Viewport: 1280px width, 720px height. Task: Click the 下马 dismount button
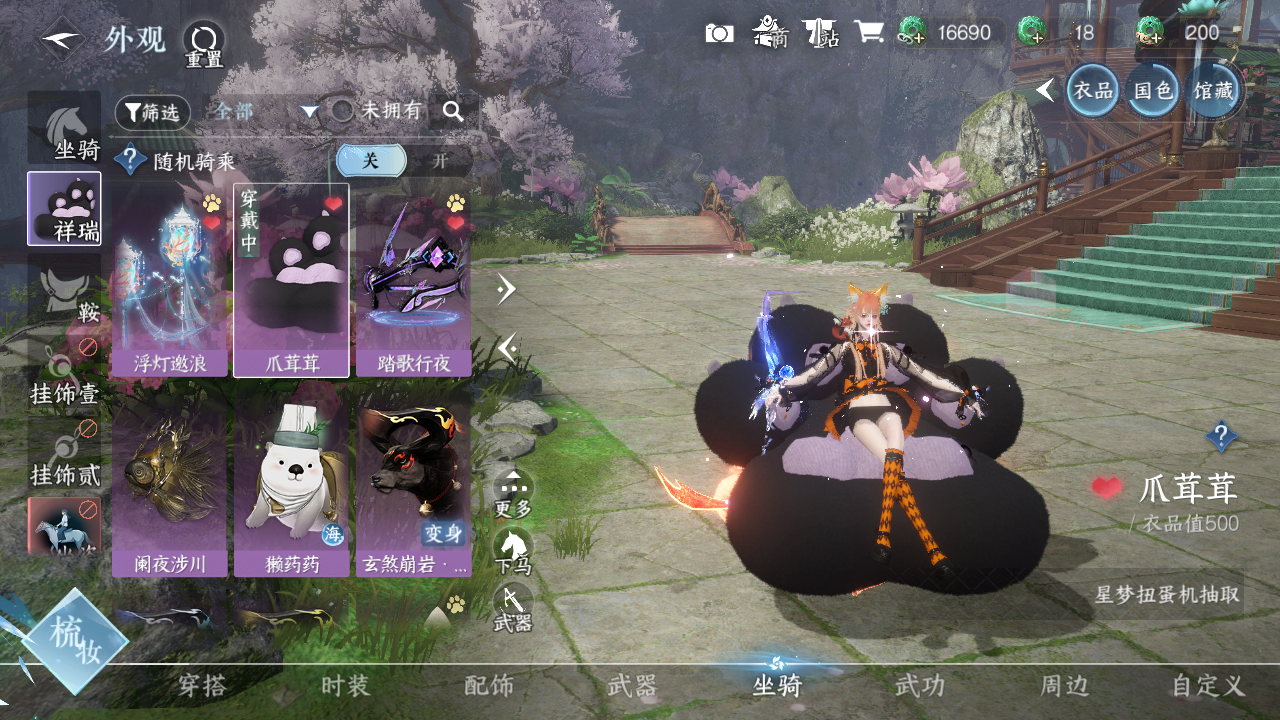[513, 551]
